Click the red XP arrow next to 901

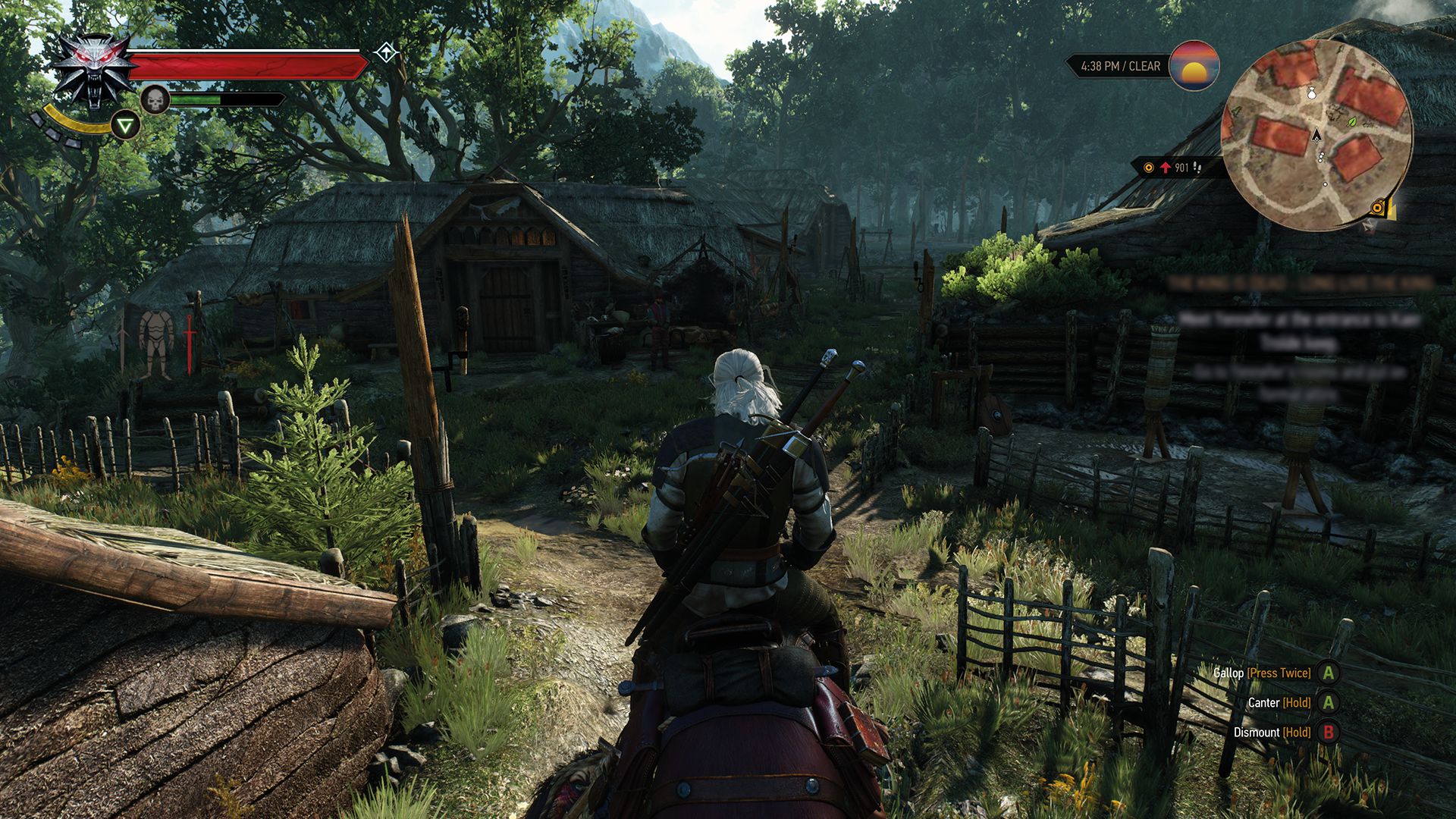coord(1165,168)
